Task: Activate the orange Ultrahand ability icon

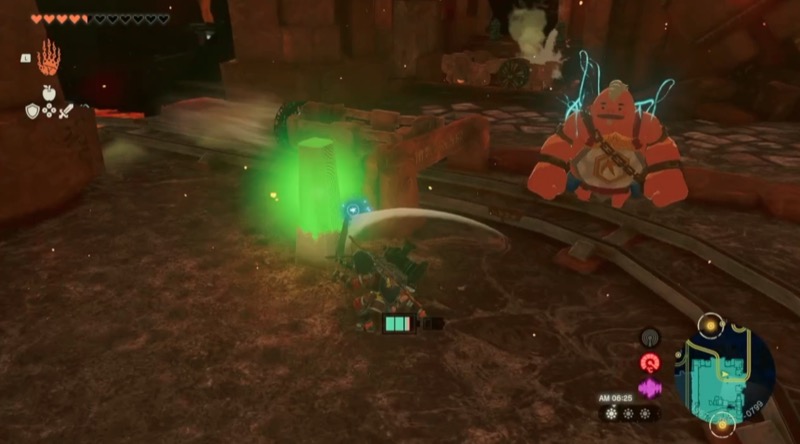Action: (x=48, y=58)
